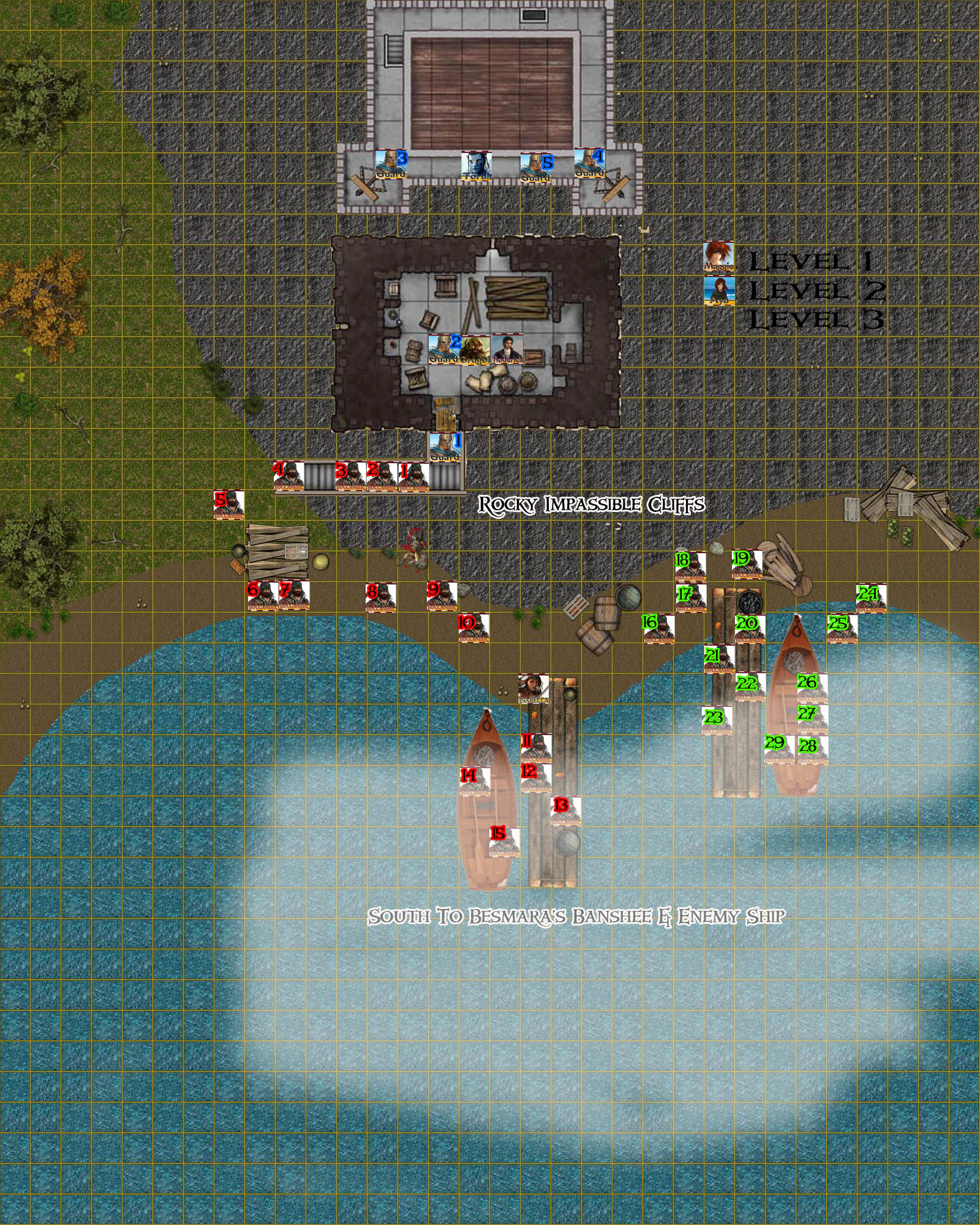The height and width of the screenshot is (1225, 980).
Task: Select the Maggie character token
Action: 718,257
